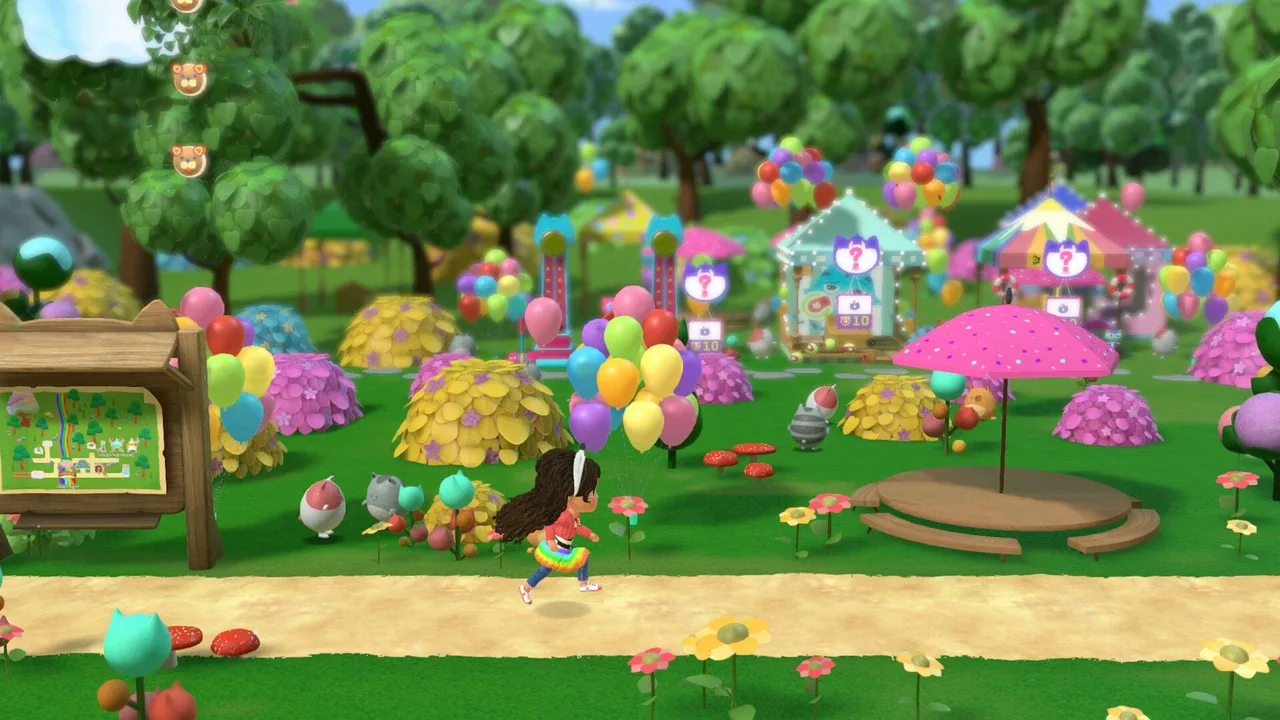Open the camera price sign under the striped tent
This screenshot has width=1280, height=720.
tap(1062, 305)
